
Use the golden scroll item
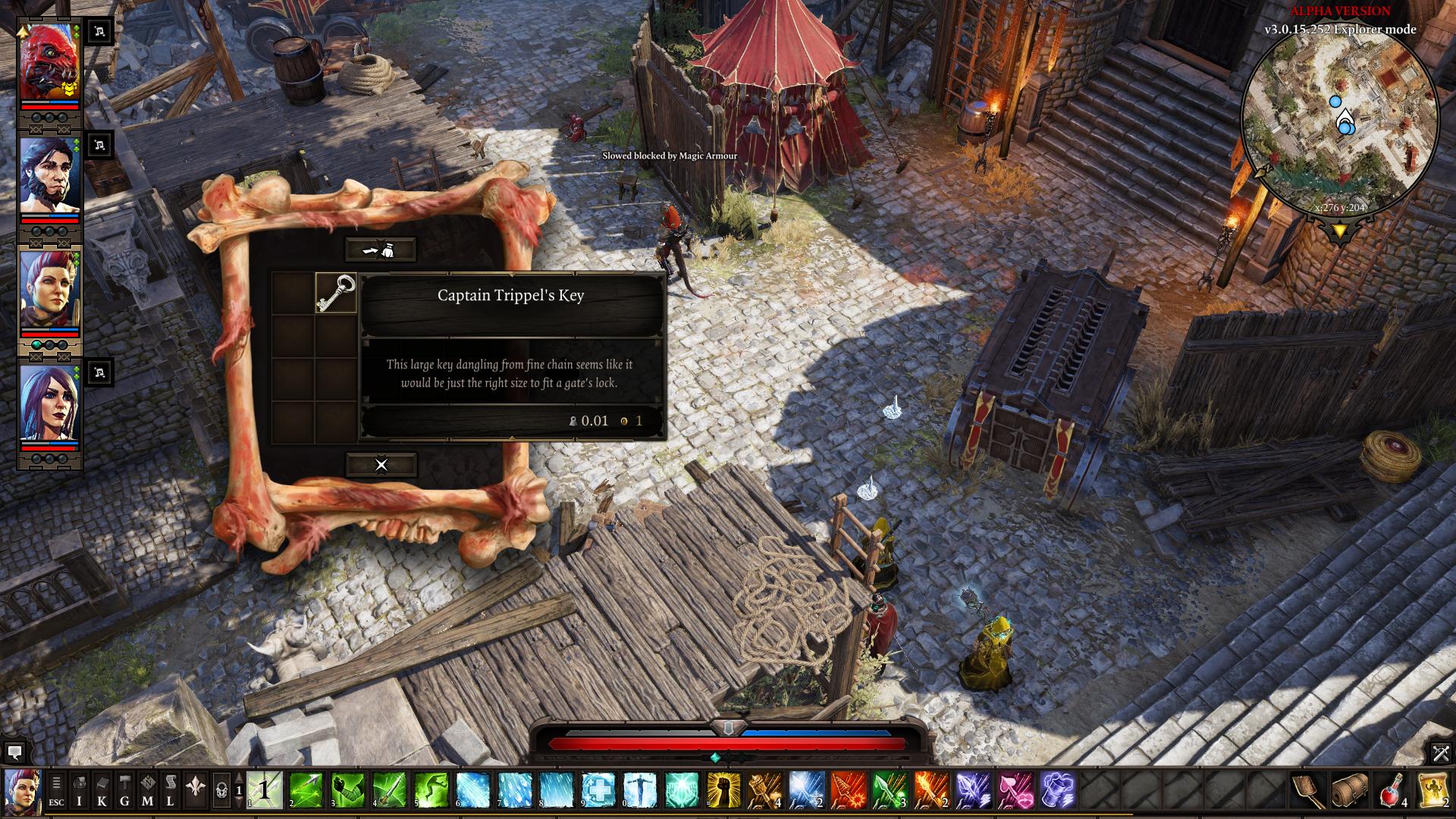click(1433, 790)
